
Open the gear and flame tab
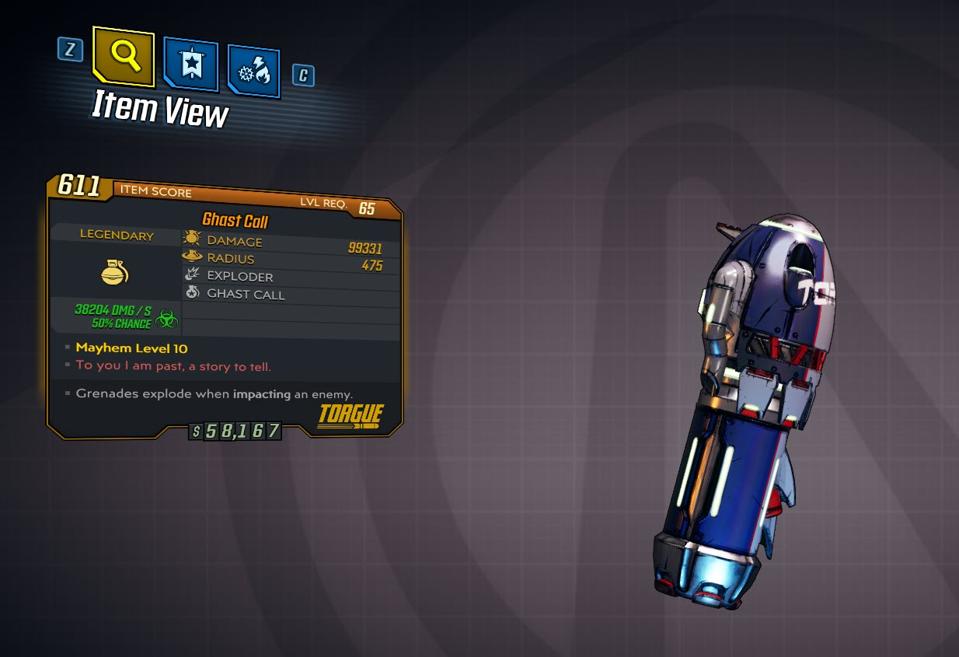253,71
